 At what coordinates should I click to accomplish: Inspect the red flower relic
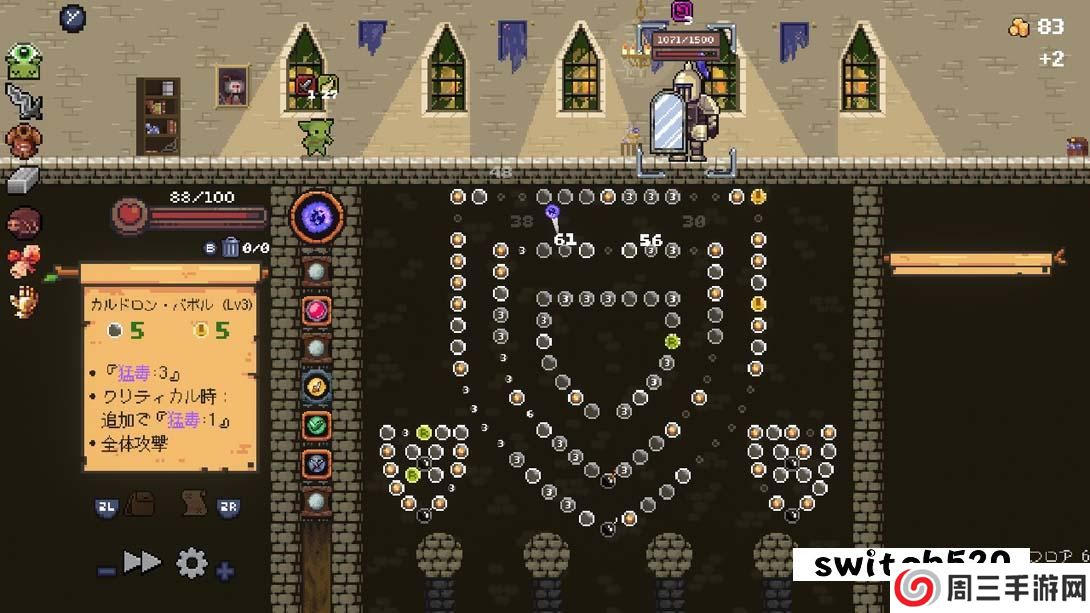coord(24,261)
